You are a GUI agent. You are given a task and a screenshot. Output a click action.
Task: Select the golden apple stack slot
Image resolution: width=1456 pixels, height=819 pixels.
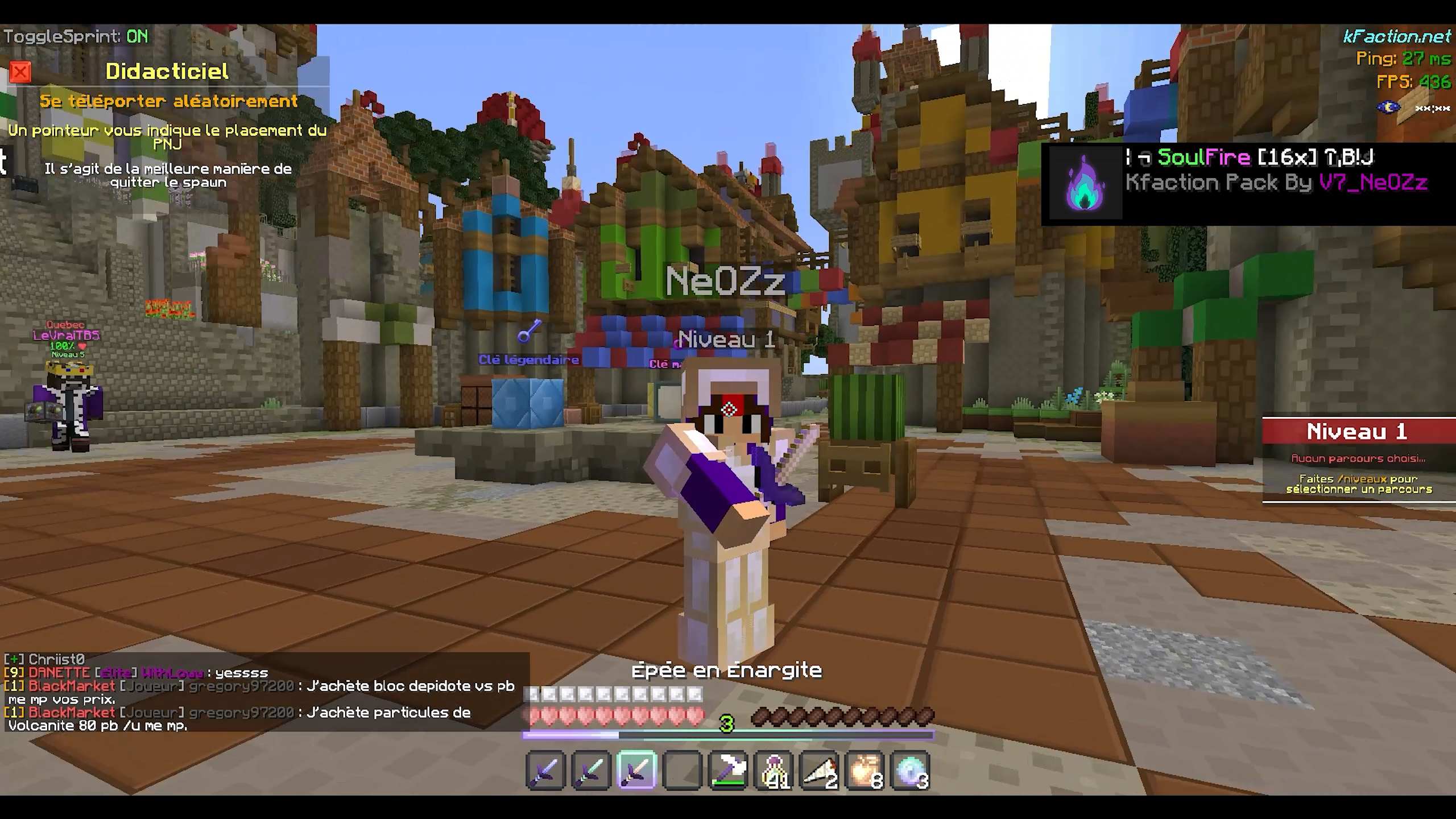pyautogui.click(x=865, y=771)
